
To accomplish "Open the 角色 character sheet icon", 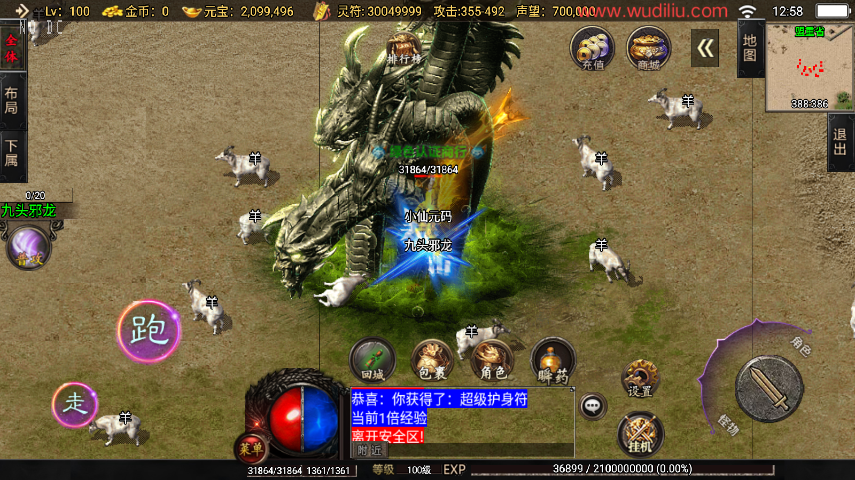I will tap(492, 360).
